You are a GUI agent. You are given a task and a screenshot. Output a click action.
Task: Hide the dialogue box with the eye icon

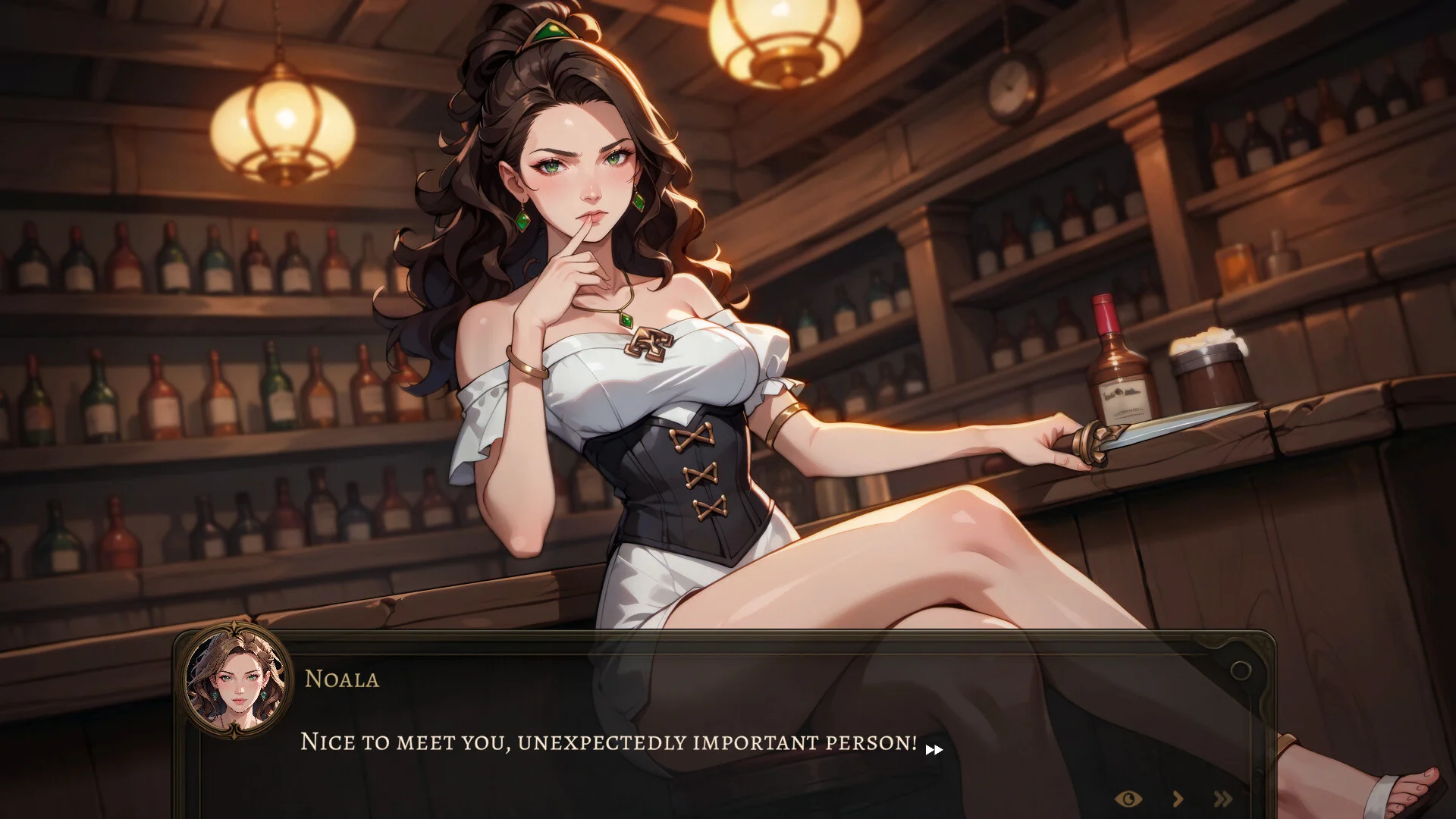coord(1129,799)
